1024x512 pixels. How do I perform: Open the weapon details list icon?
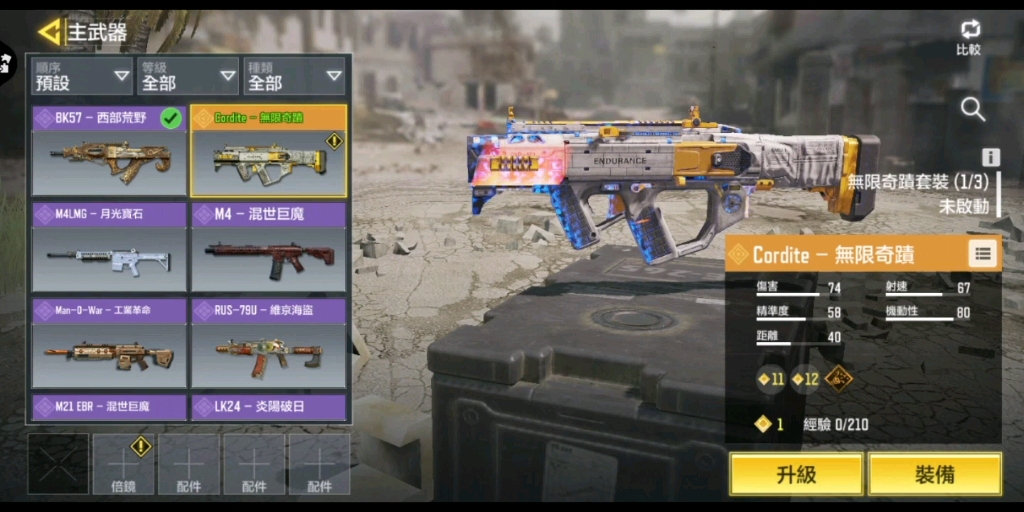[x=983, y=254]
